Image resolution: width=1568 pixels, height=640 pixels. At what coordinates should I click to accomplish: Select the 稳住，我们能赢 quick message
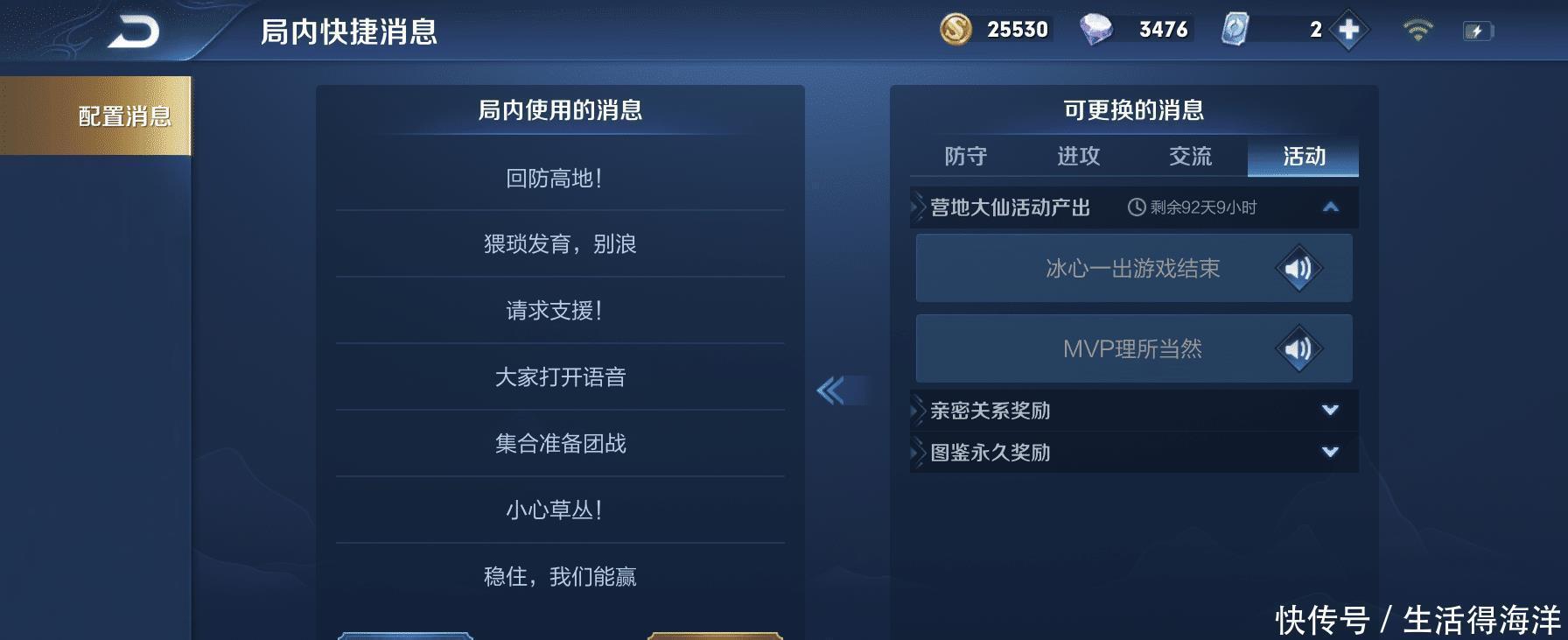click(560, 576)
